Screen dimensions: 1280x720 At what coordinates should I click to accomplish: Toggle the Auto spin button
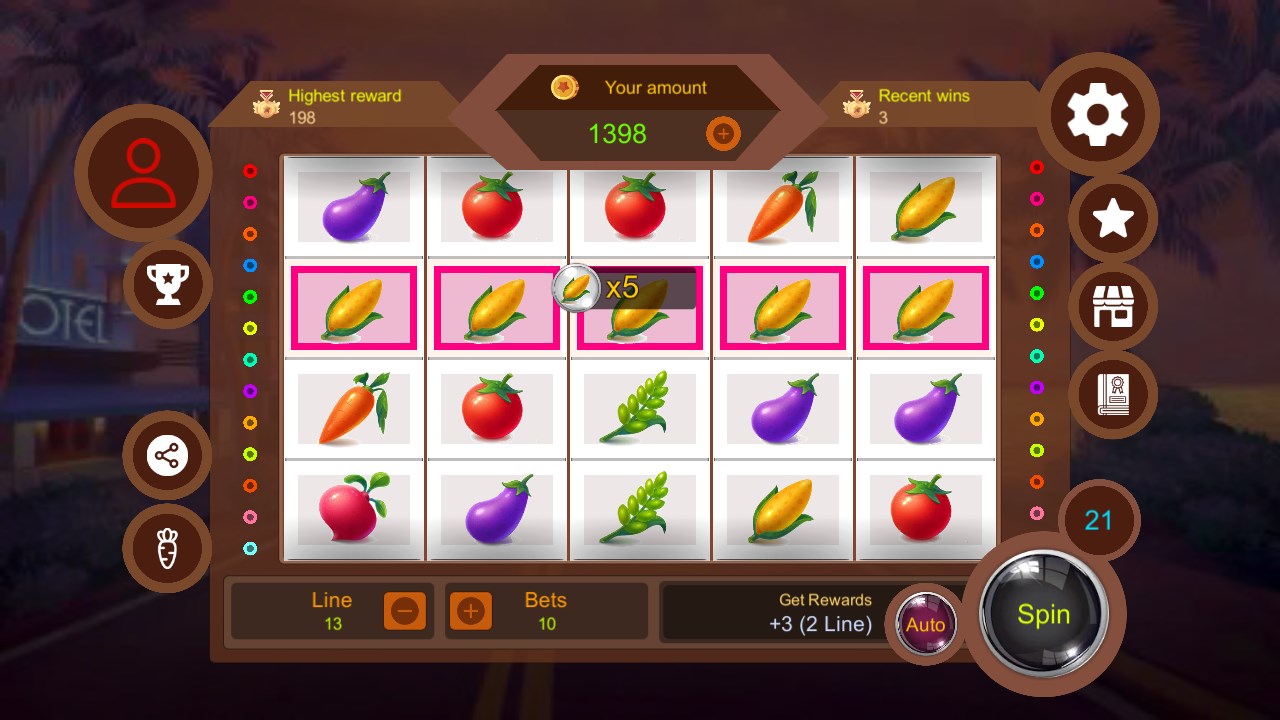click(925, 625)
